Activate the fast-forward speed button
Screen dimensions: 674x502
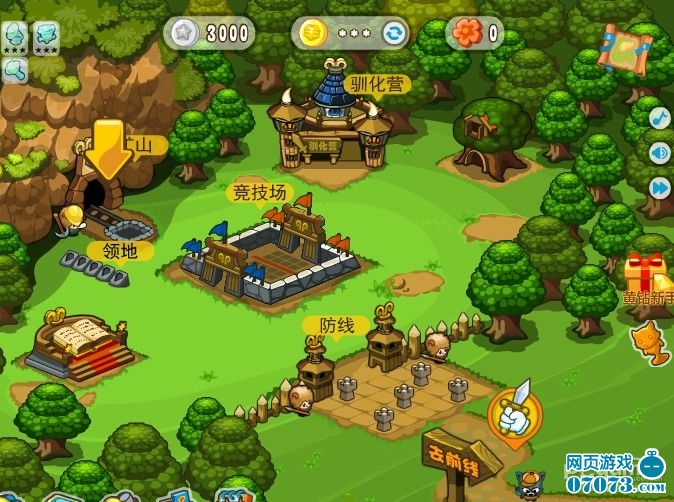[659, 187]
